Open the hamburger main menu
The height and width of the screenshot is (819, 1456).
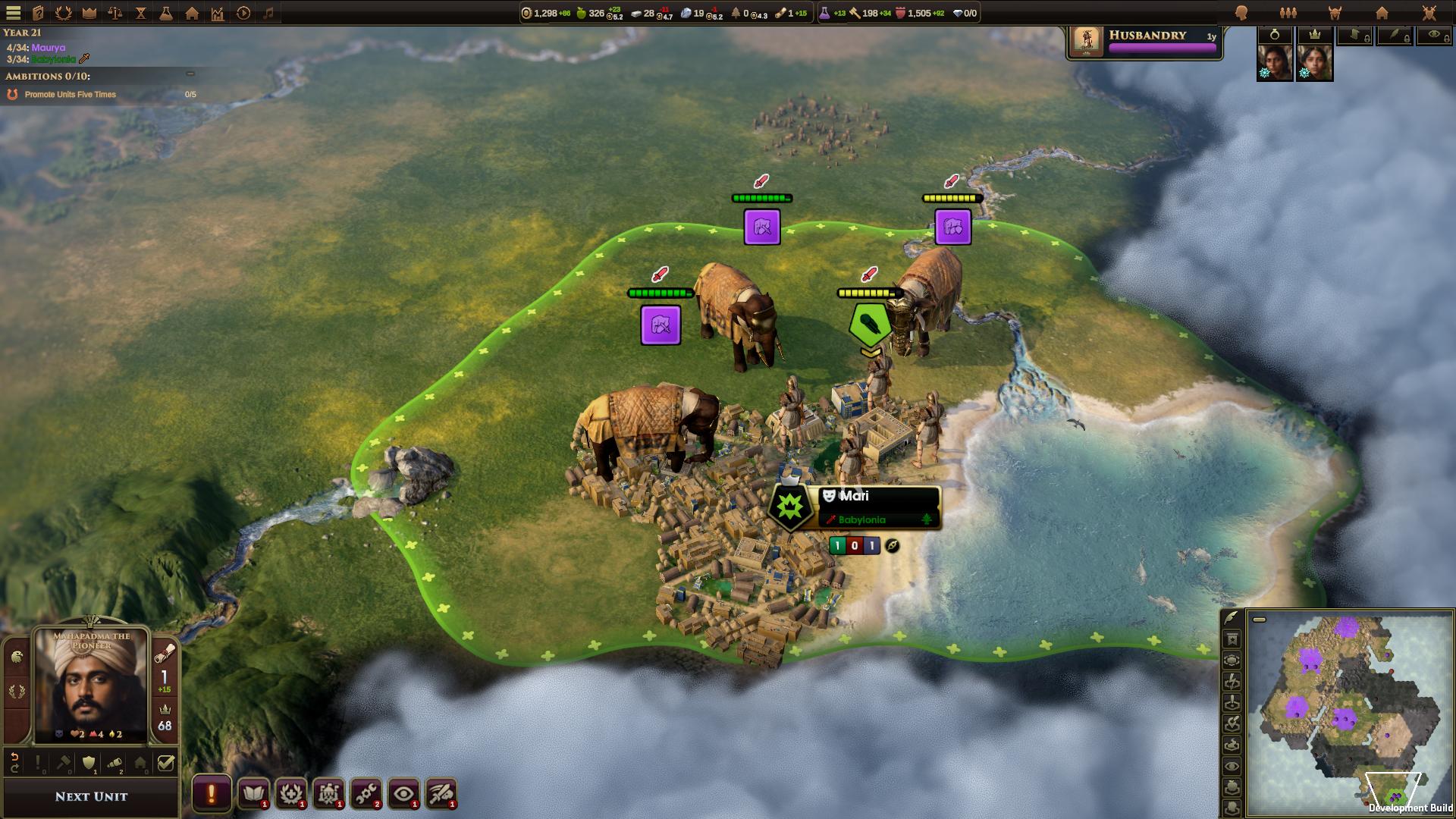click(x=13, y=13)
